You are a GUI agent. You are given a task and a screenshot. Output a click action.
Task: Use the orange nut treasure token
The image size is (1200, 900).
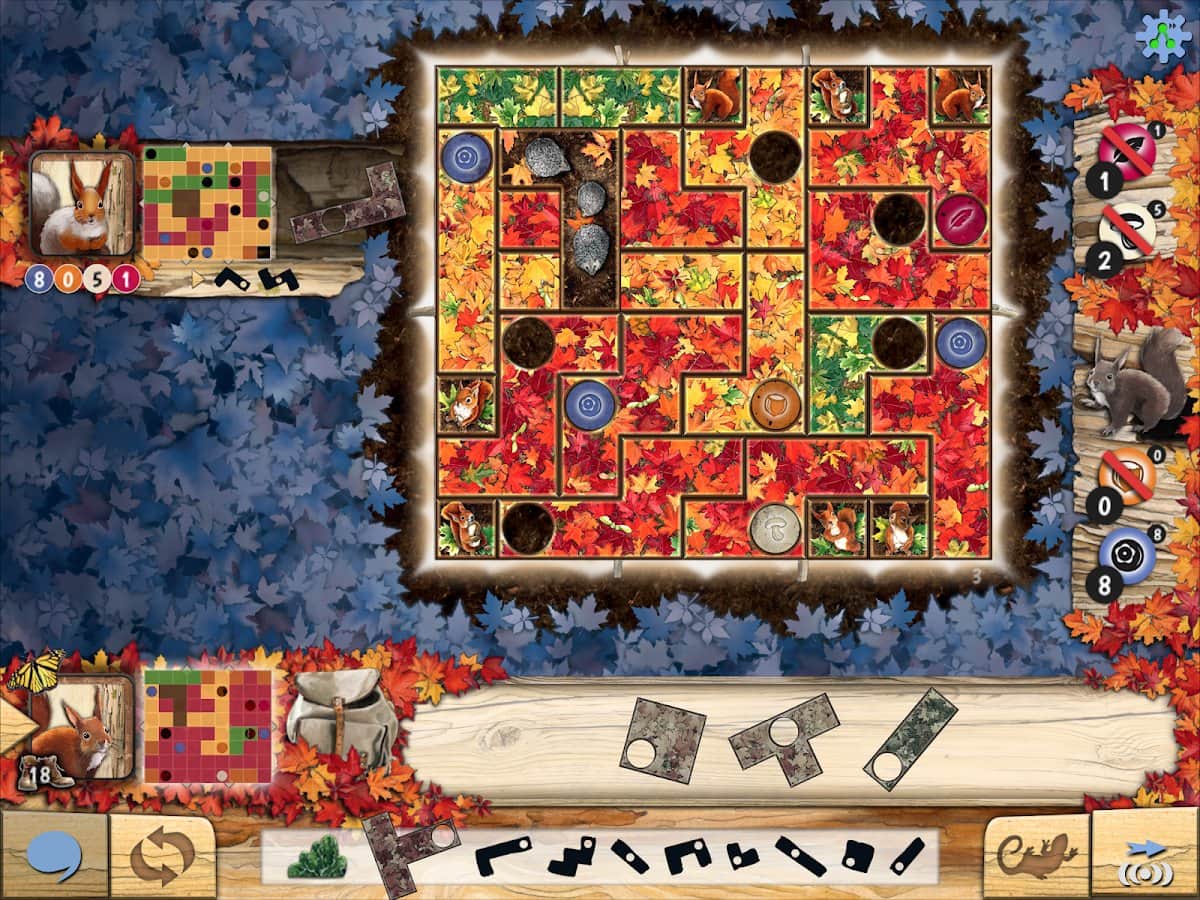tap(1127, 474)
